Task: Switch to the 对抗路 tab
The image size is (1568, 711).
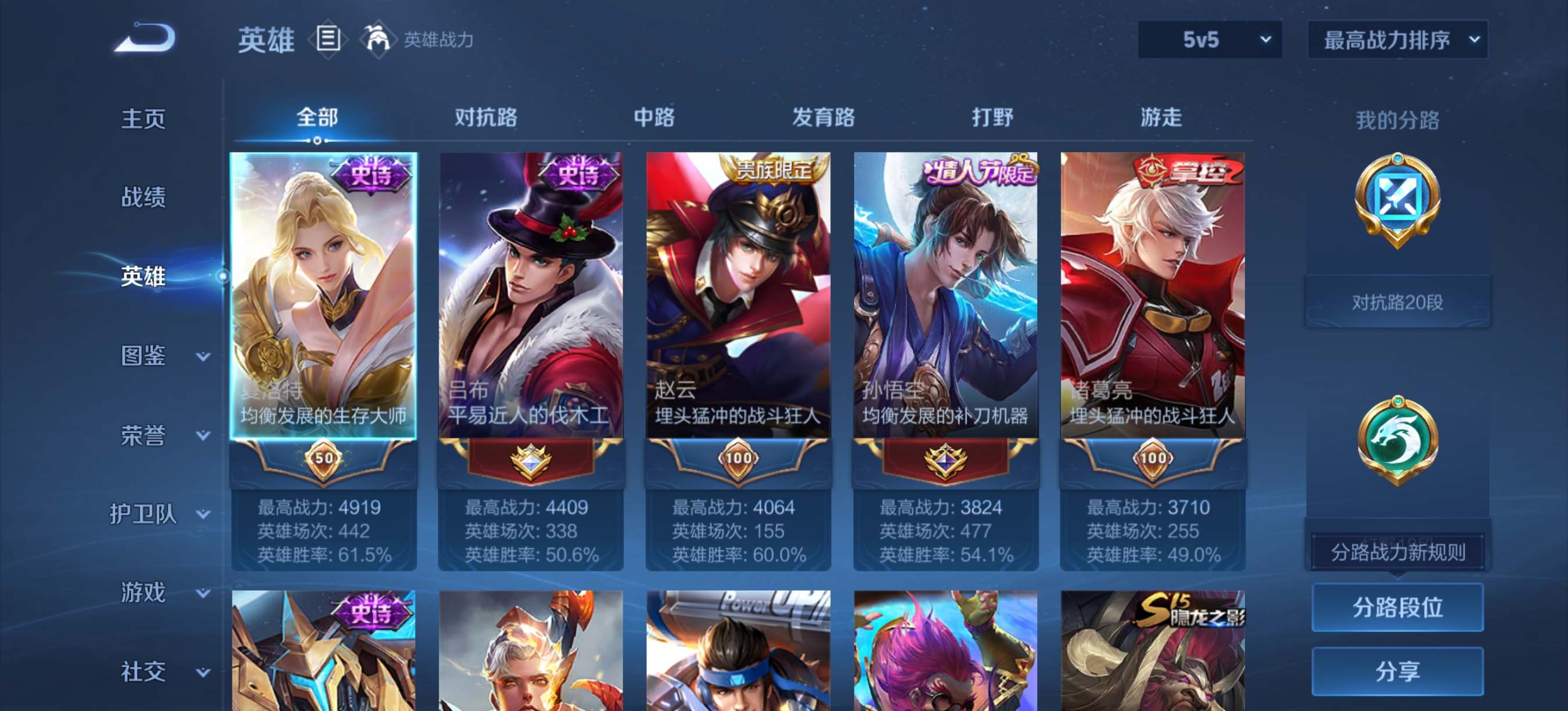Action: tap(484, 117)
